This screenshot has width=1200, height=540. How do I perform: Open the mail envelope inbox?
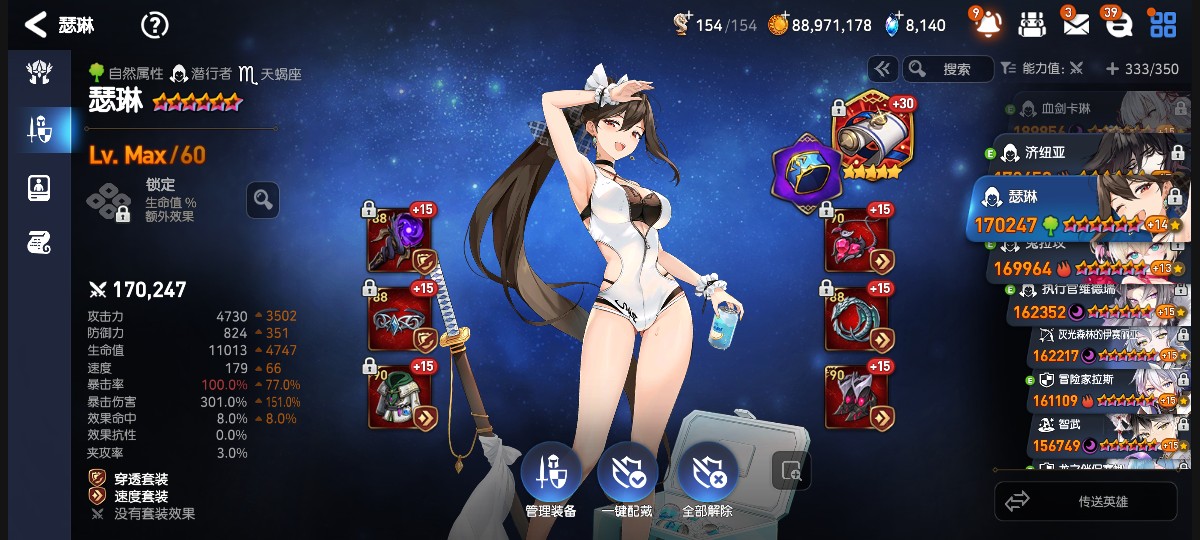click(x=1075, y=24)
